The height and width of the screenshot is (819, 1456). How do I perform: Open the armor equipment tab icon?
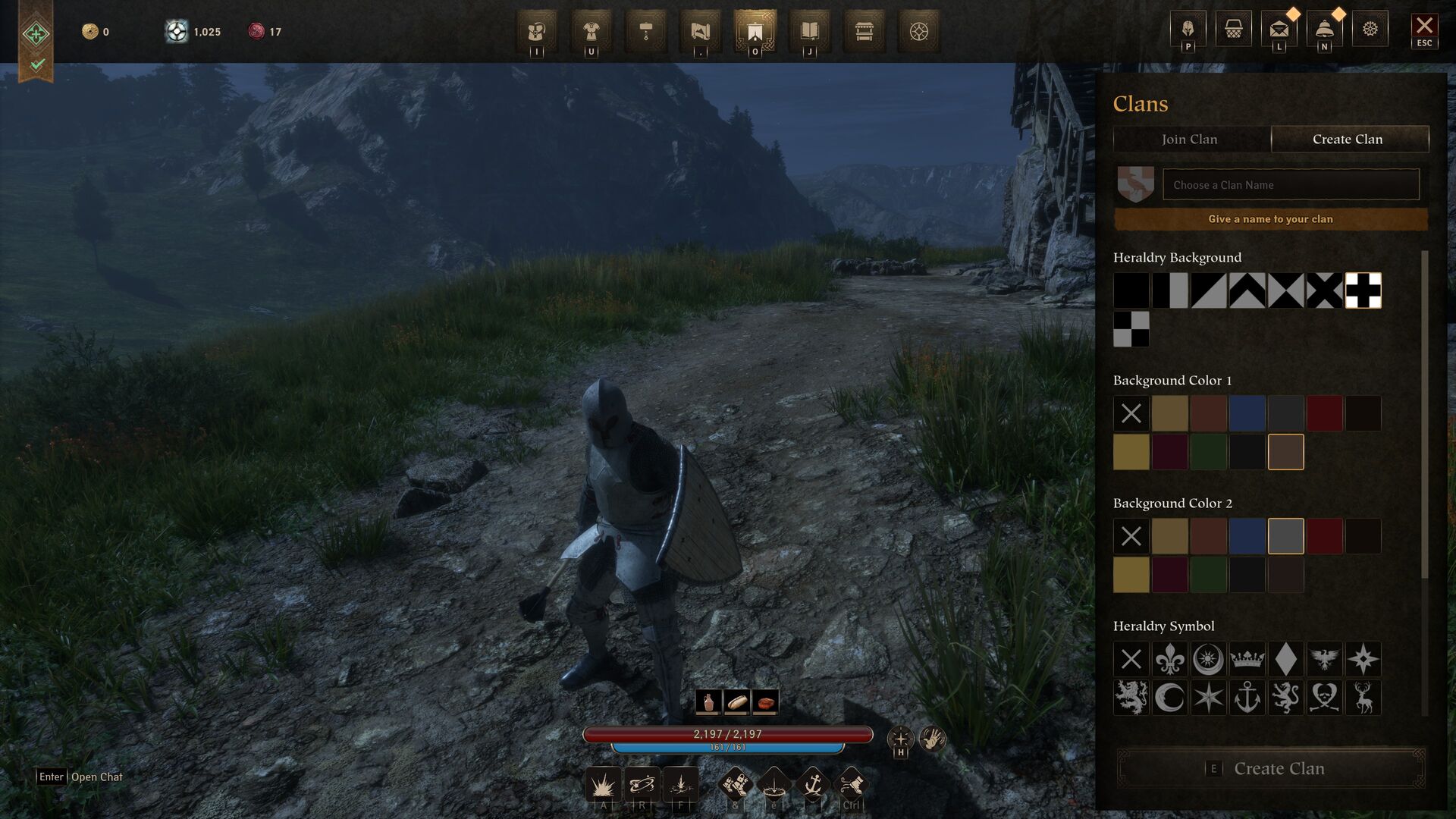pos(591,31)
